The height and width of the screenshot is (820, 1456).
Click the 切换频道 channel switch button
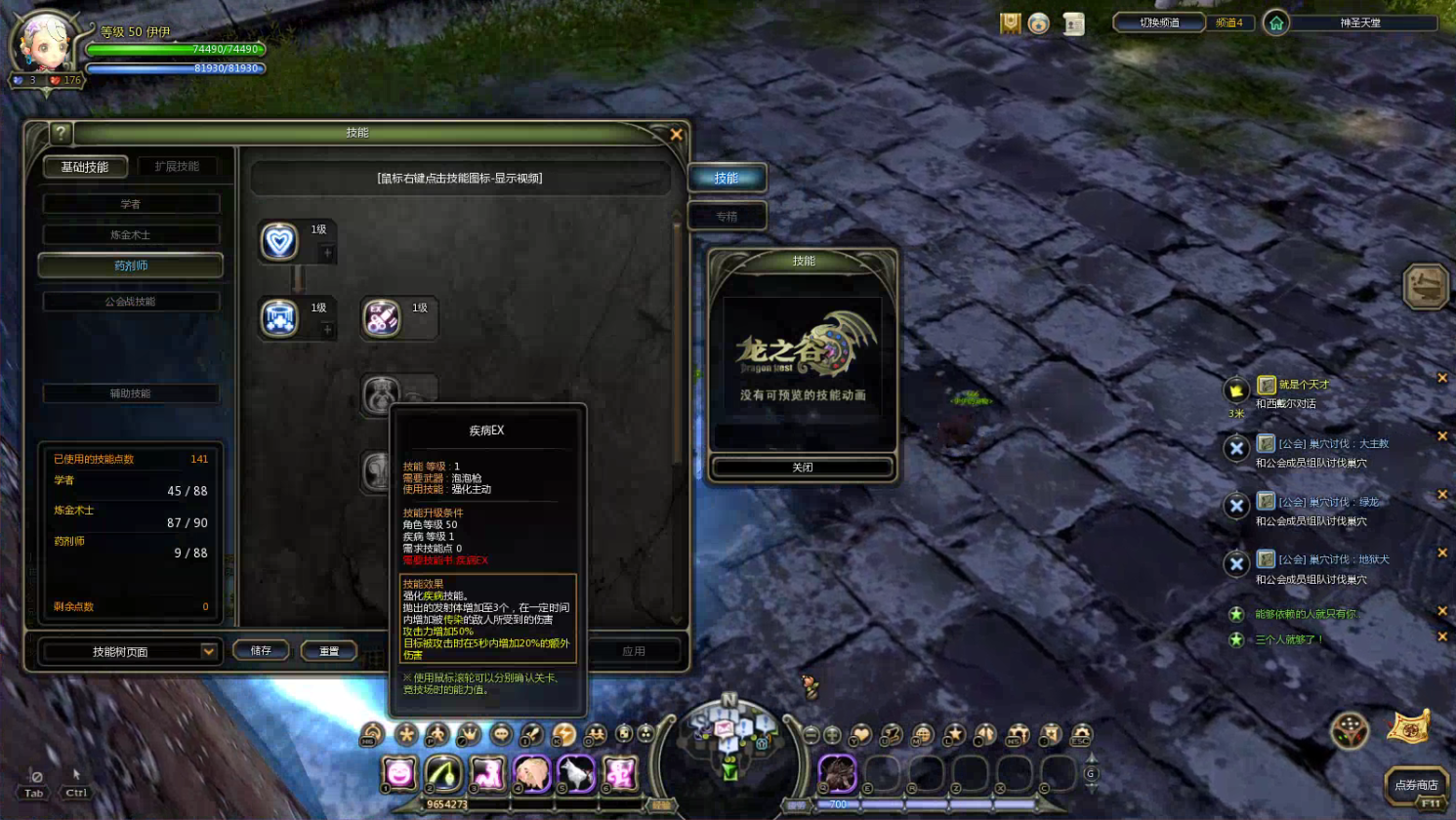(1159, 22)
